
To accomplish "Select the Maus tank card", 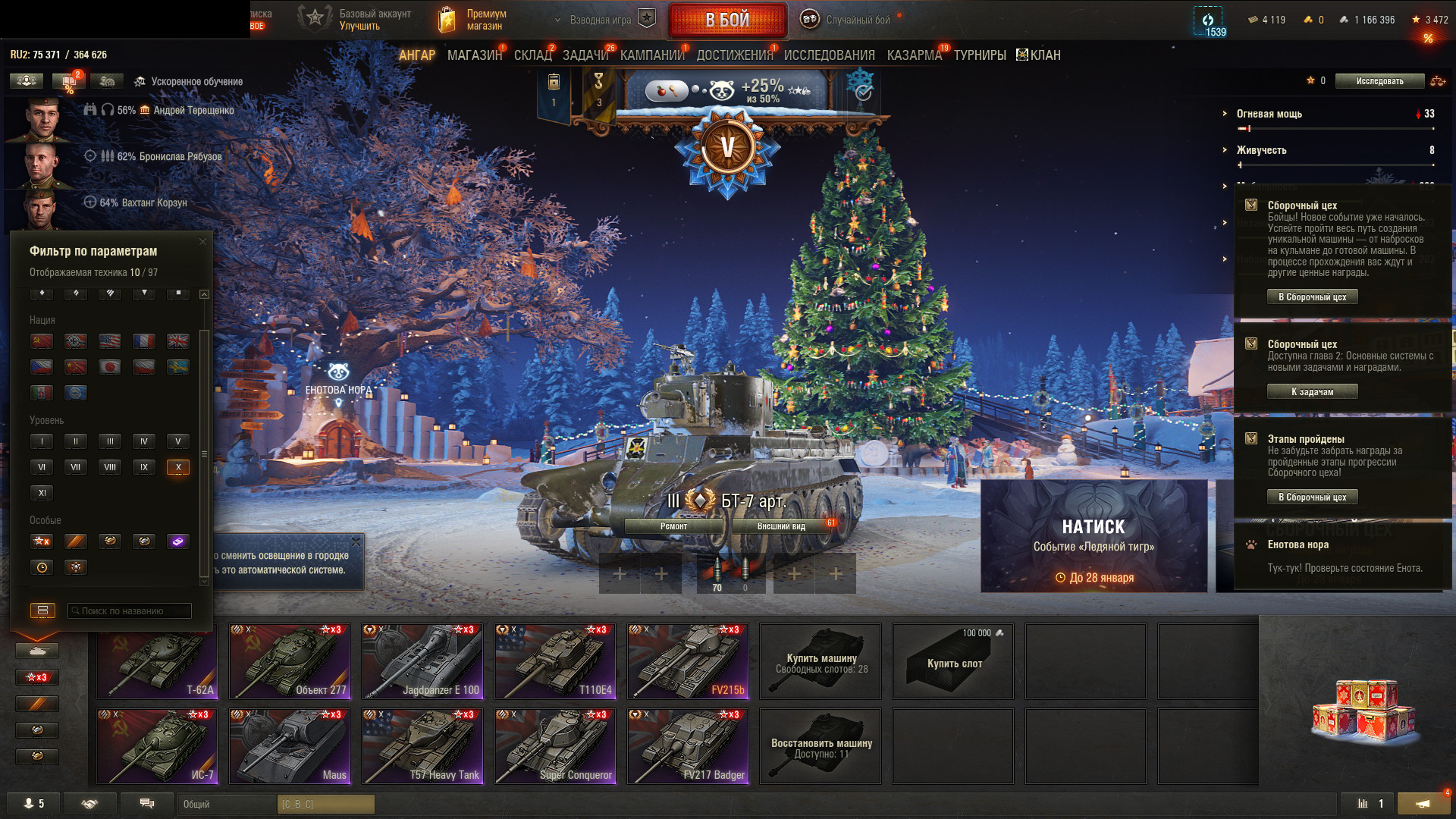I will click(290, 746).
